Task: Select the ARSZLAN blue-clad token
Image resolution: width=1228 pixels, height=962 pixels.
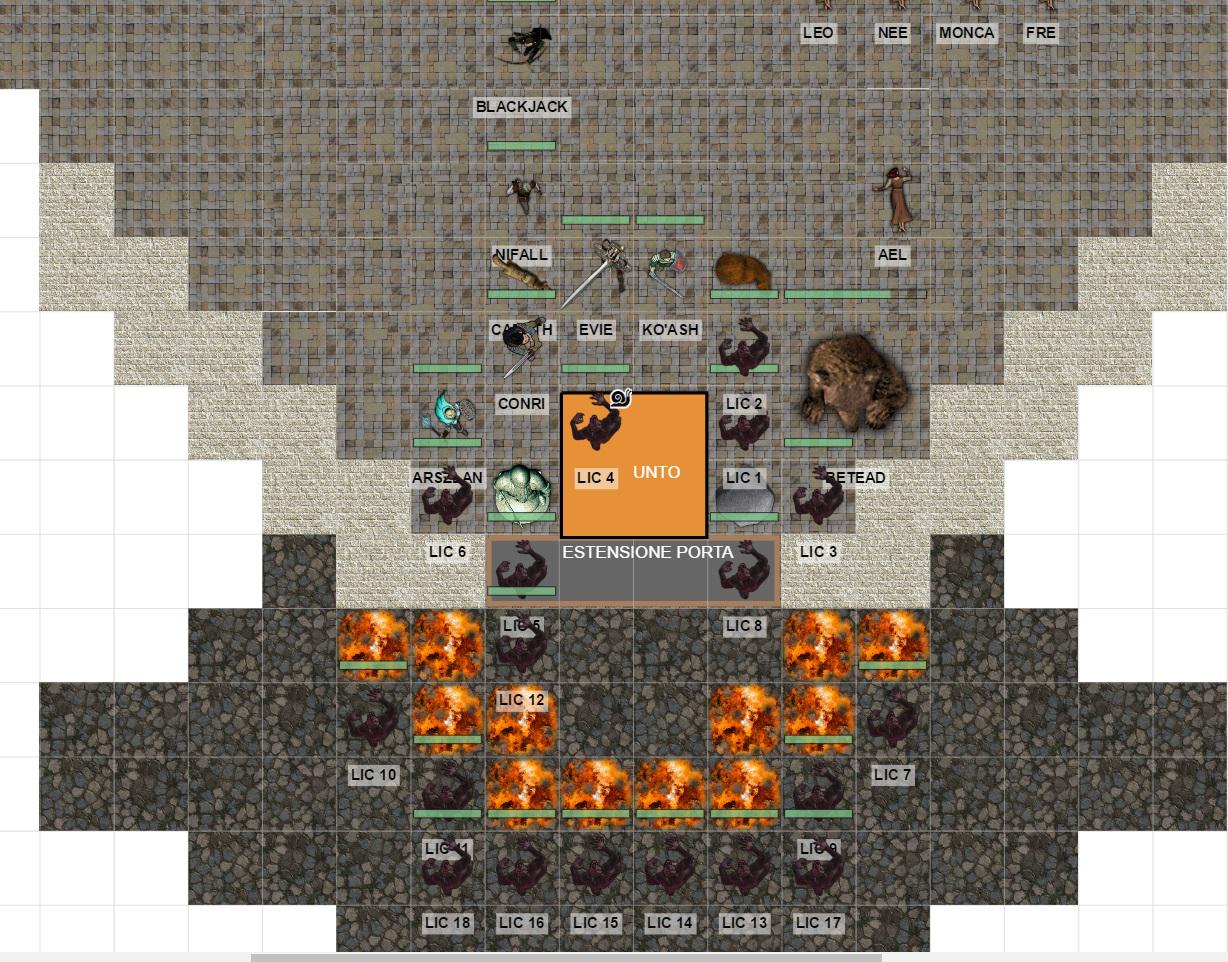Action: [447, 416]
